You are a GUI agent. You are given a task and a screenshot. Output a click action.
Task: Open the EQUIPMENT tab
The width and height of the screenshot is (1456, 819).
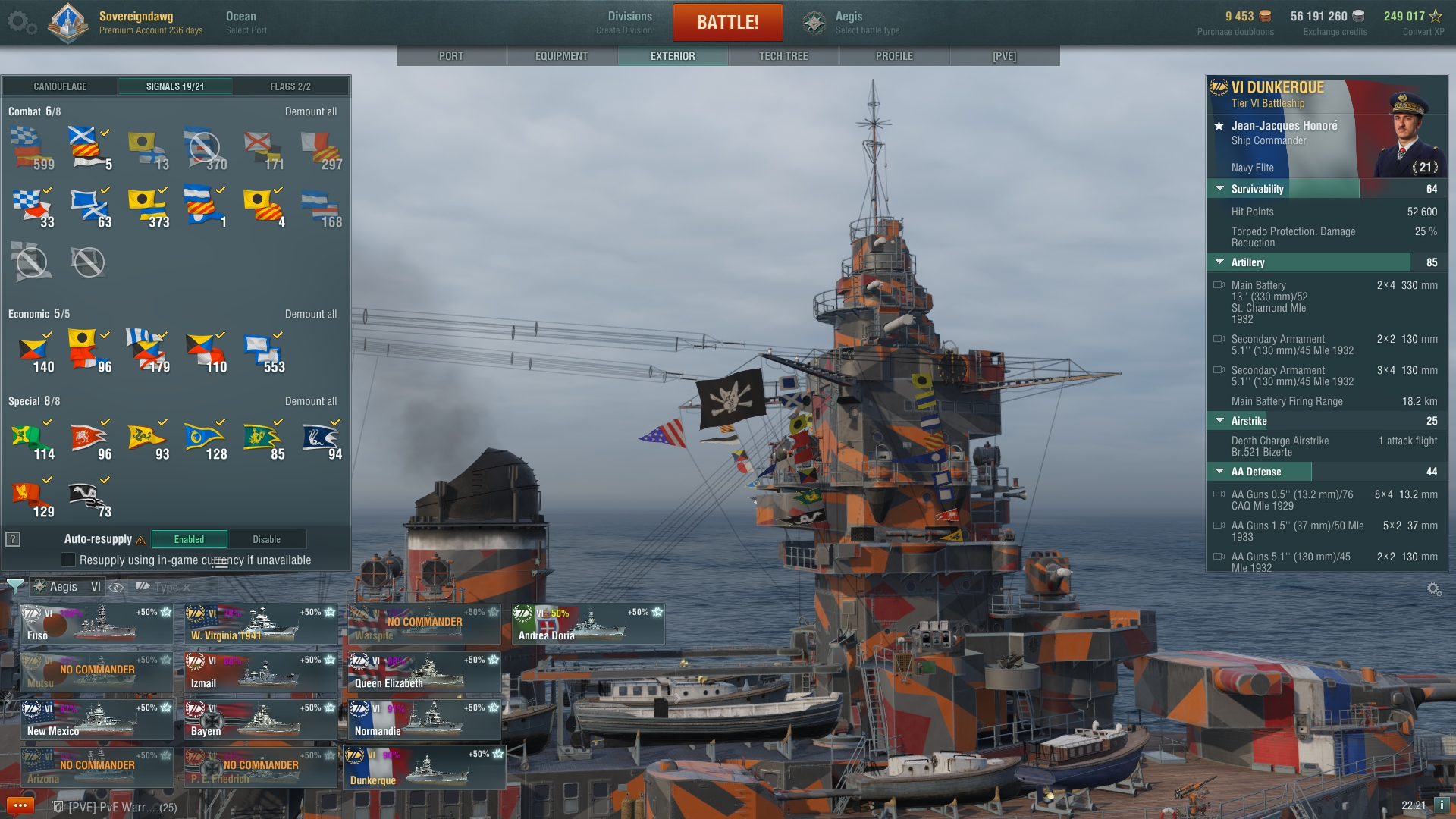point(561,56)
